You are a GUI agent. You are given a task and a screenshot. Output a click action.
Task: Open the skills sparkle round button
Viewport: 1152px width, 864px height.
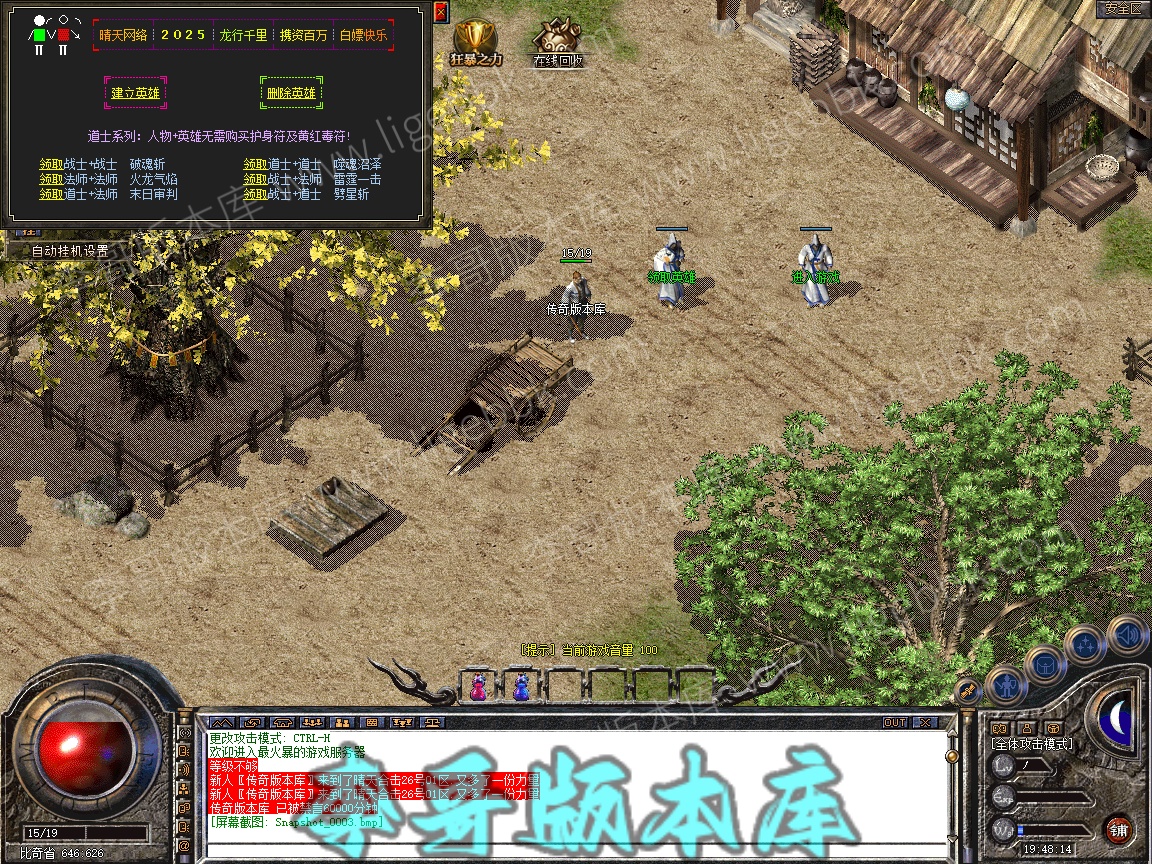(1085, 645)
